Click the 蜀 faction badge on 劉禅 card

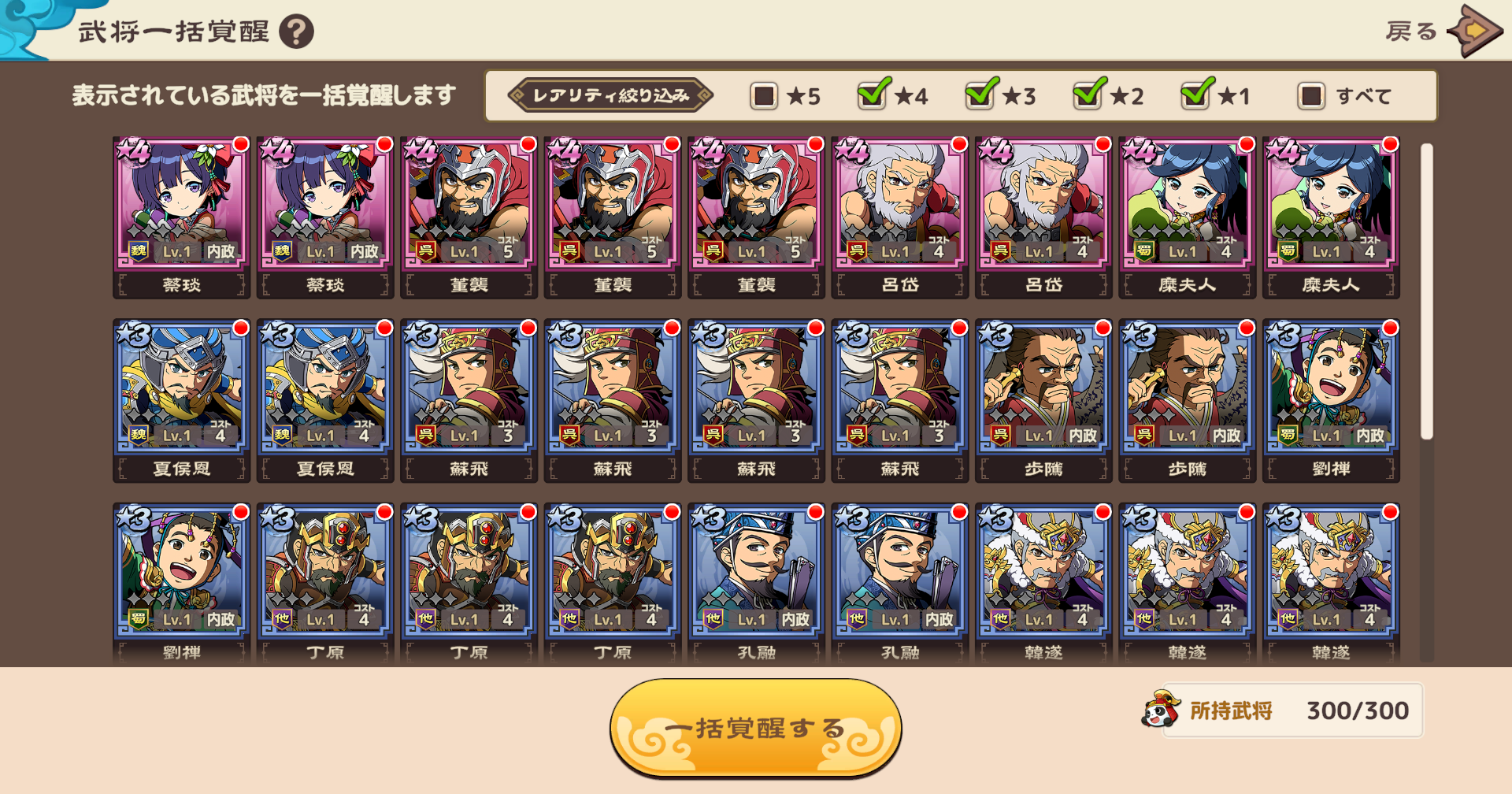coord(1289,435)
